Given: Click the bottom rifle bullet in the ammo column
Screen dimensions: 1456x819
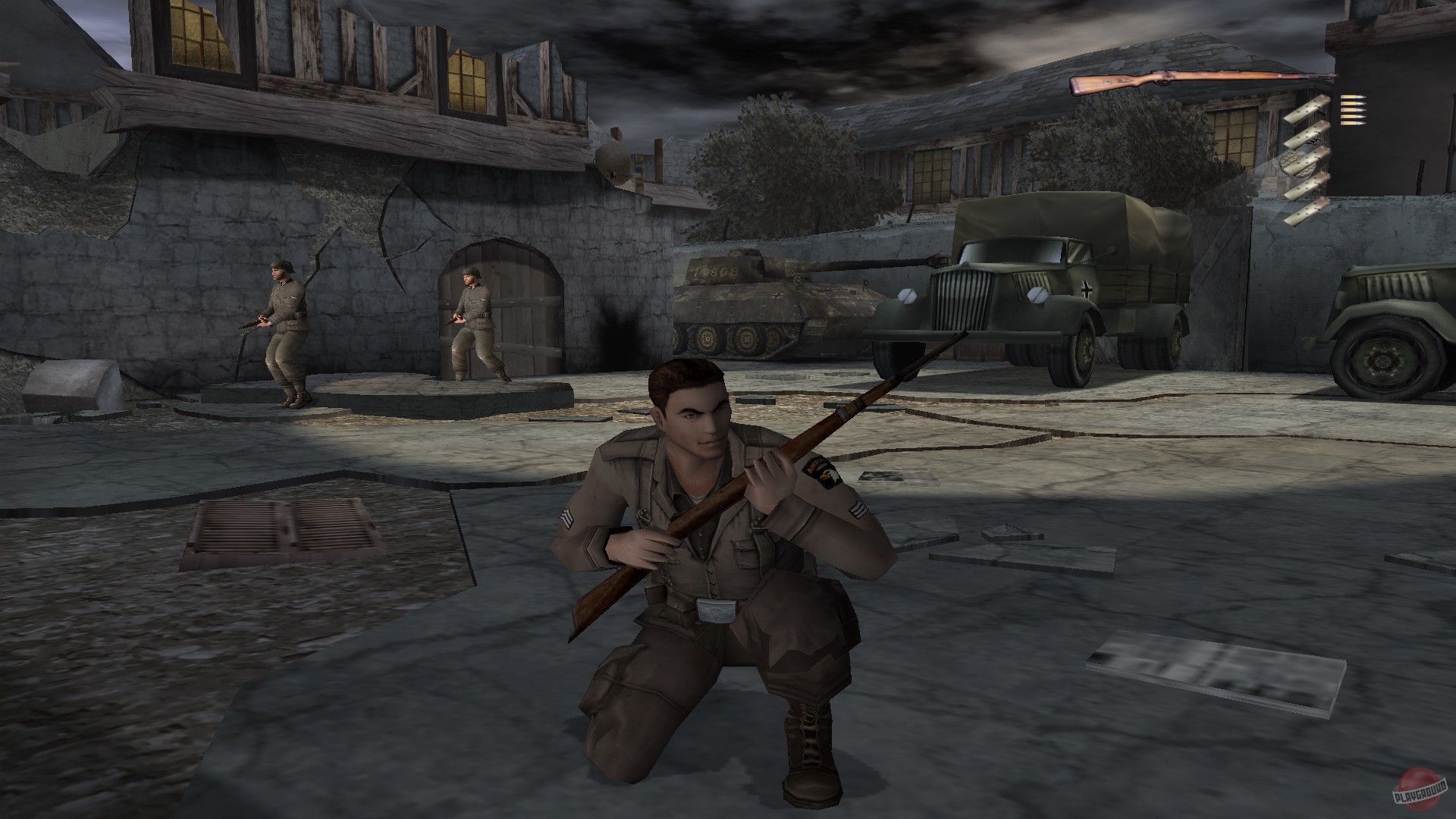Looking at the screenshot, I should click(x=1352, y=123).
